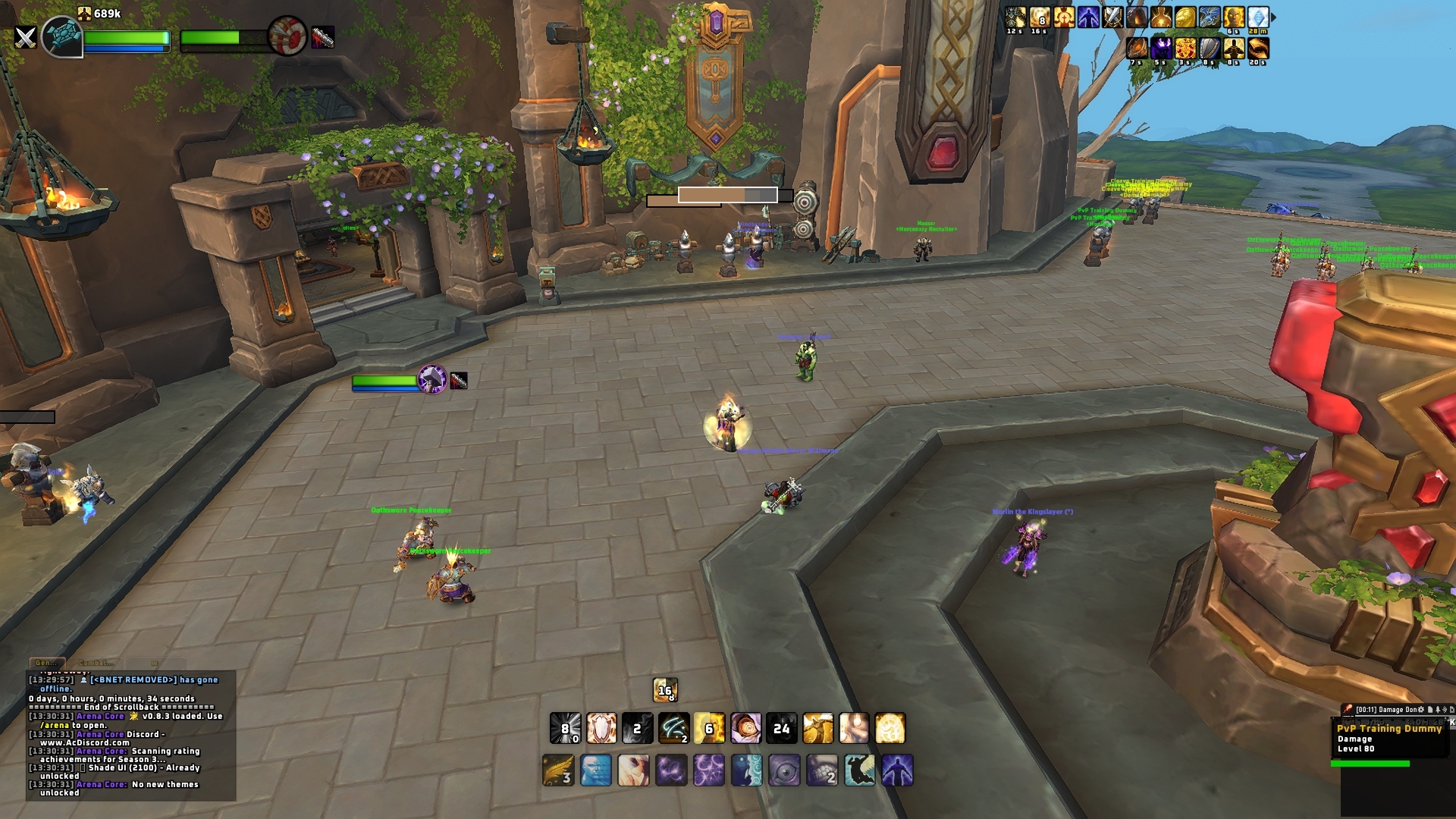Click the spell icon showing 24 stacks
Screen dimensions: 1456x819
(x=782, y=729)
